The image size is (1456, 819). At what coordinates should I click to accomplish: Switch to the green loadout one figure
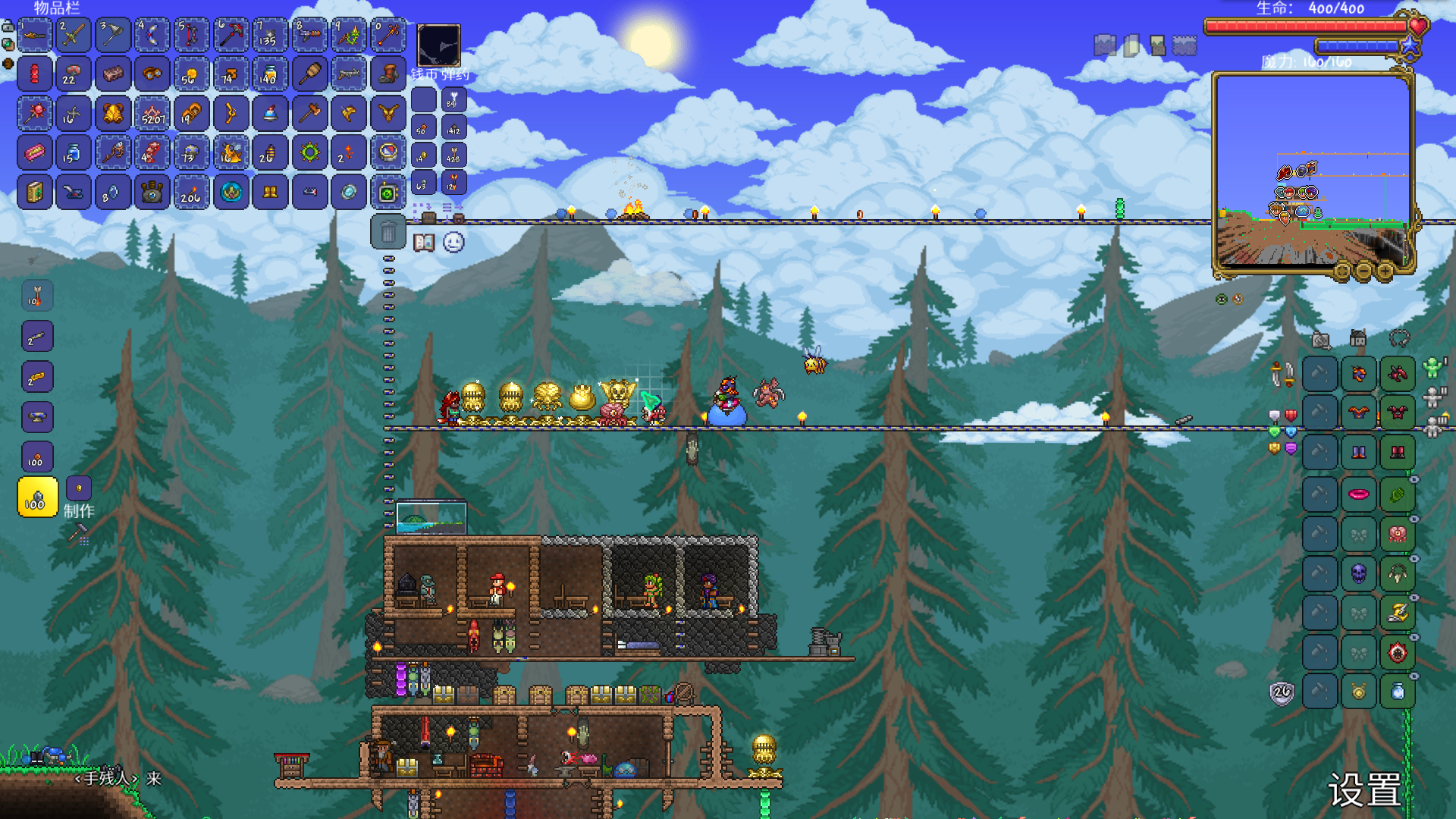click(x=1432, y=369)
